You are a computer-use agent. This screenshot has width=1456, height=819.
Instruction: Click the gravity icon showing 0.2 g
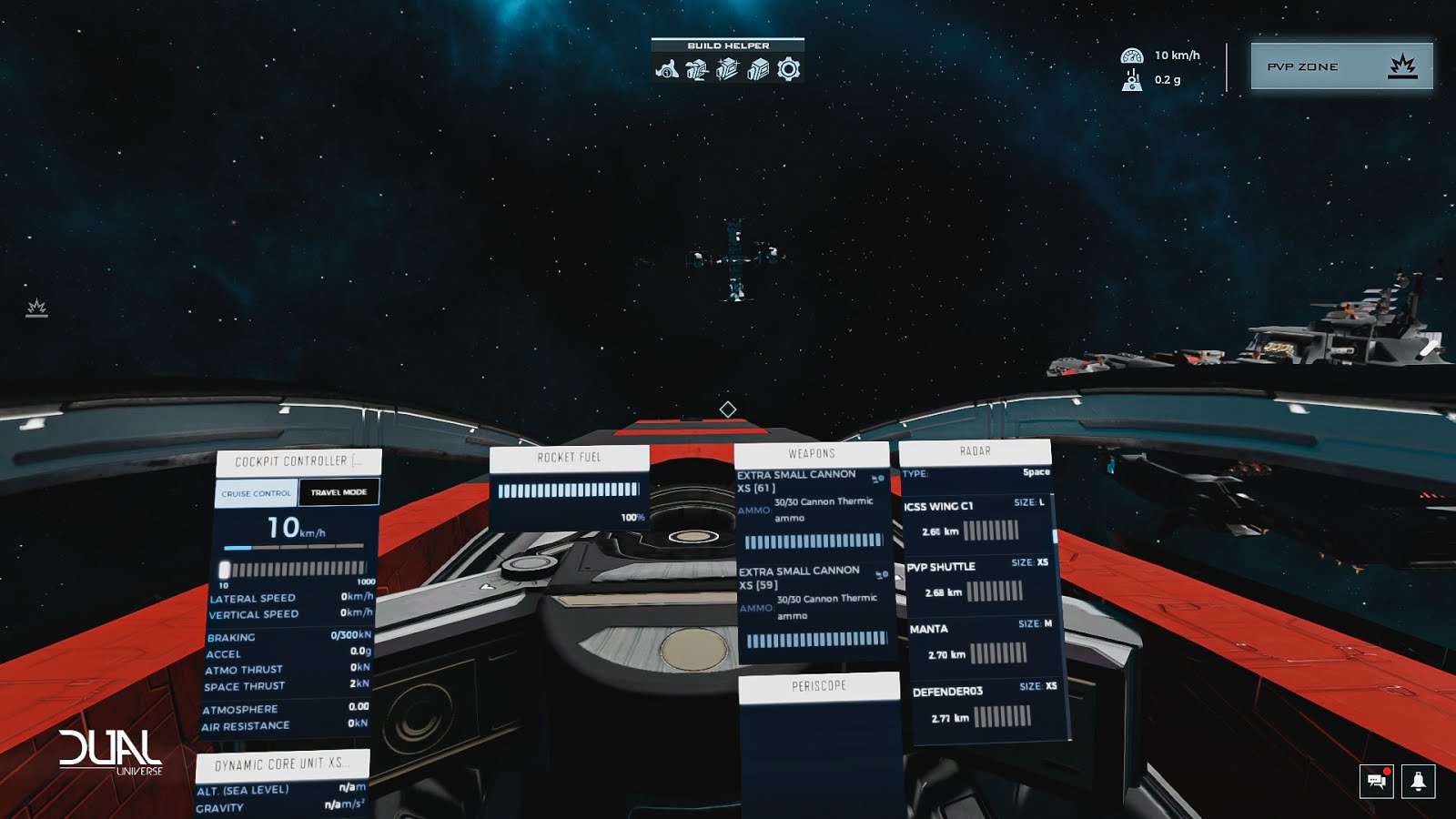1131,81
